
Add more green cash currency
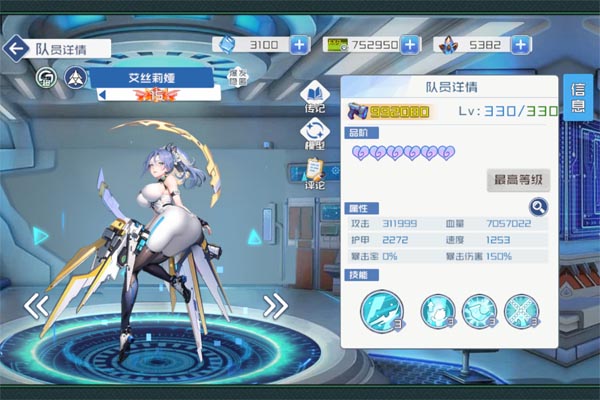pyautogui.click(x=412, y=45)
